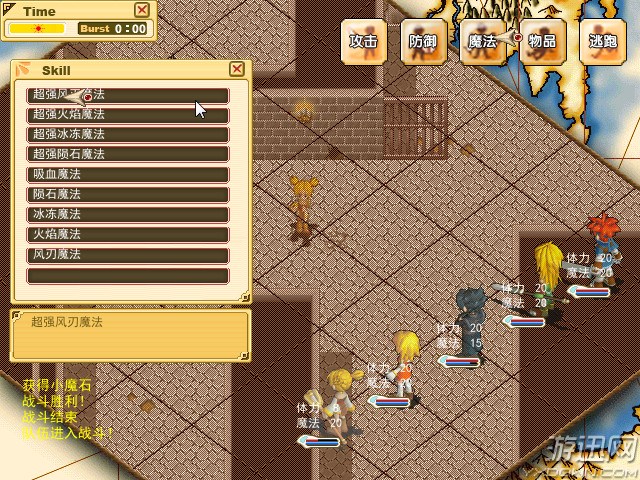Open the 物品 items command

pos(543,42)
